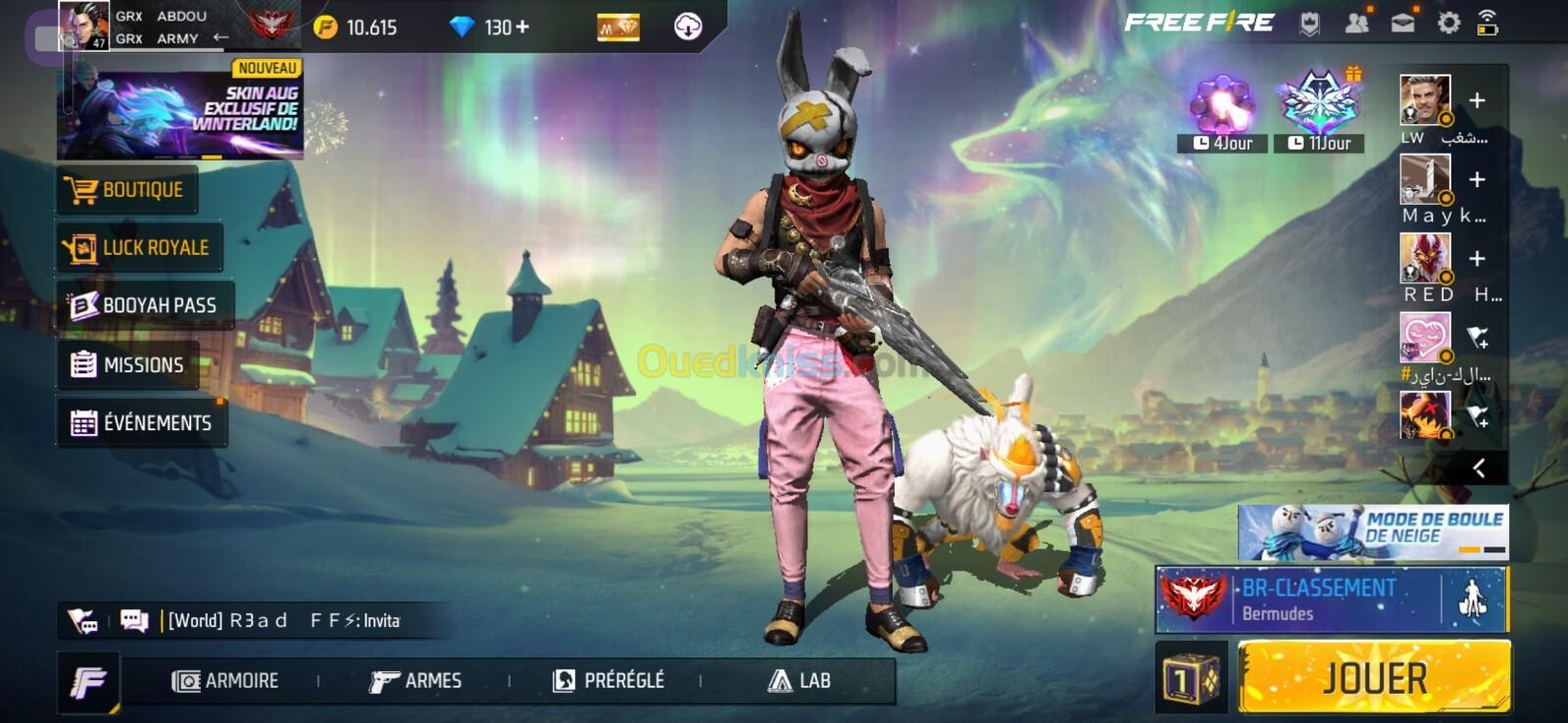Invite friend LW with the plus button

pyautogui.click(x=1477, y=101)
